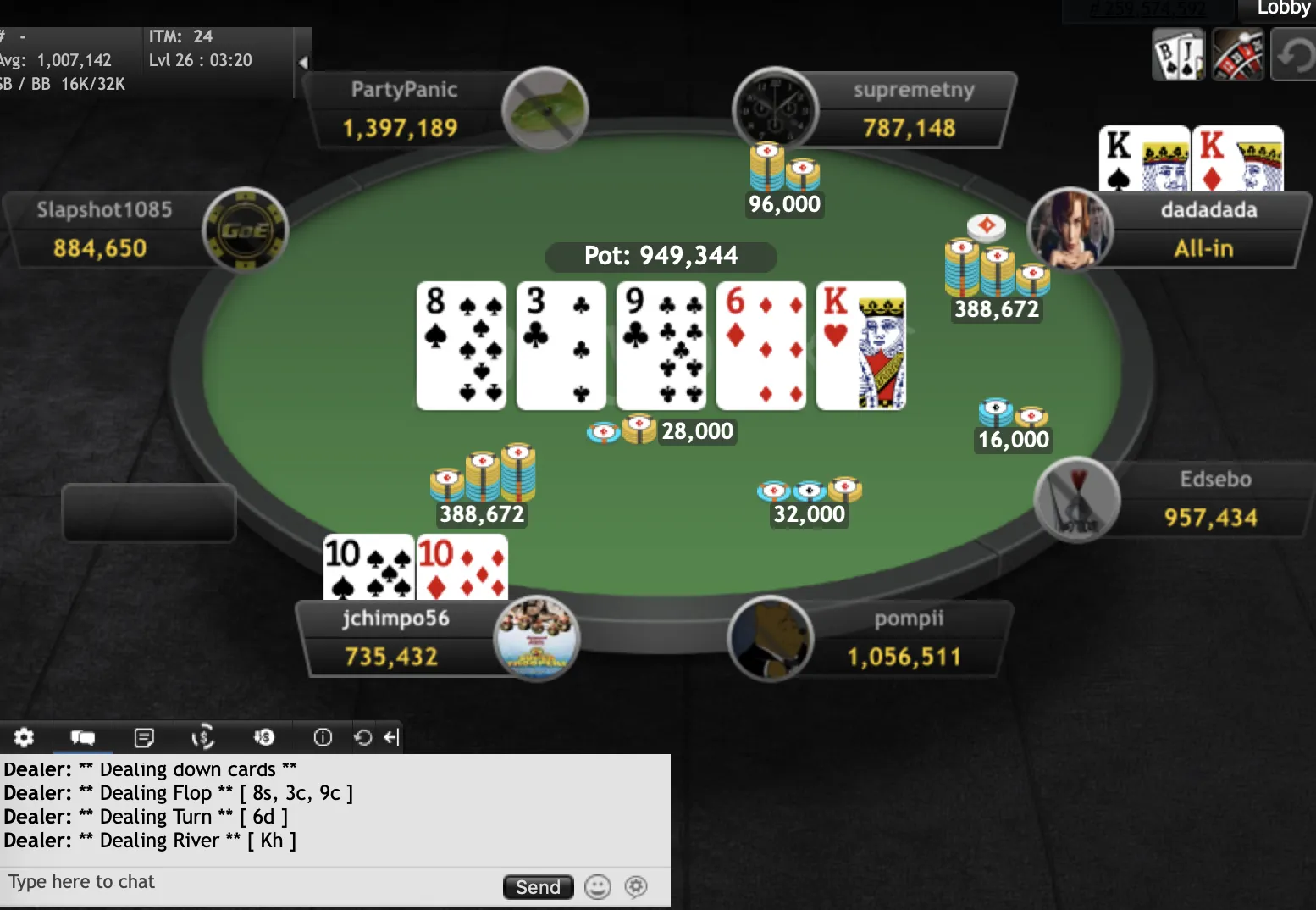Open the underlined tournament ID link
Screen dimensions: 1316x910
click(1147, 8)
